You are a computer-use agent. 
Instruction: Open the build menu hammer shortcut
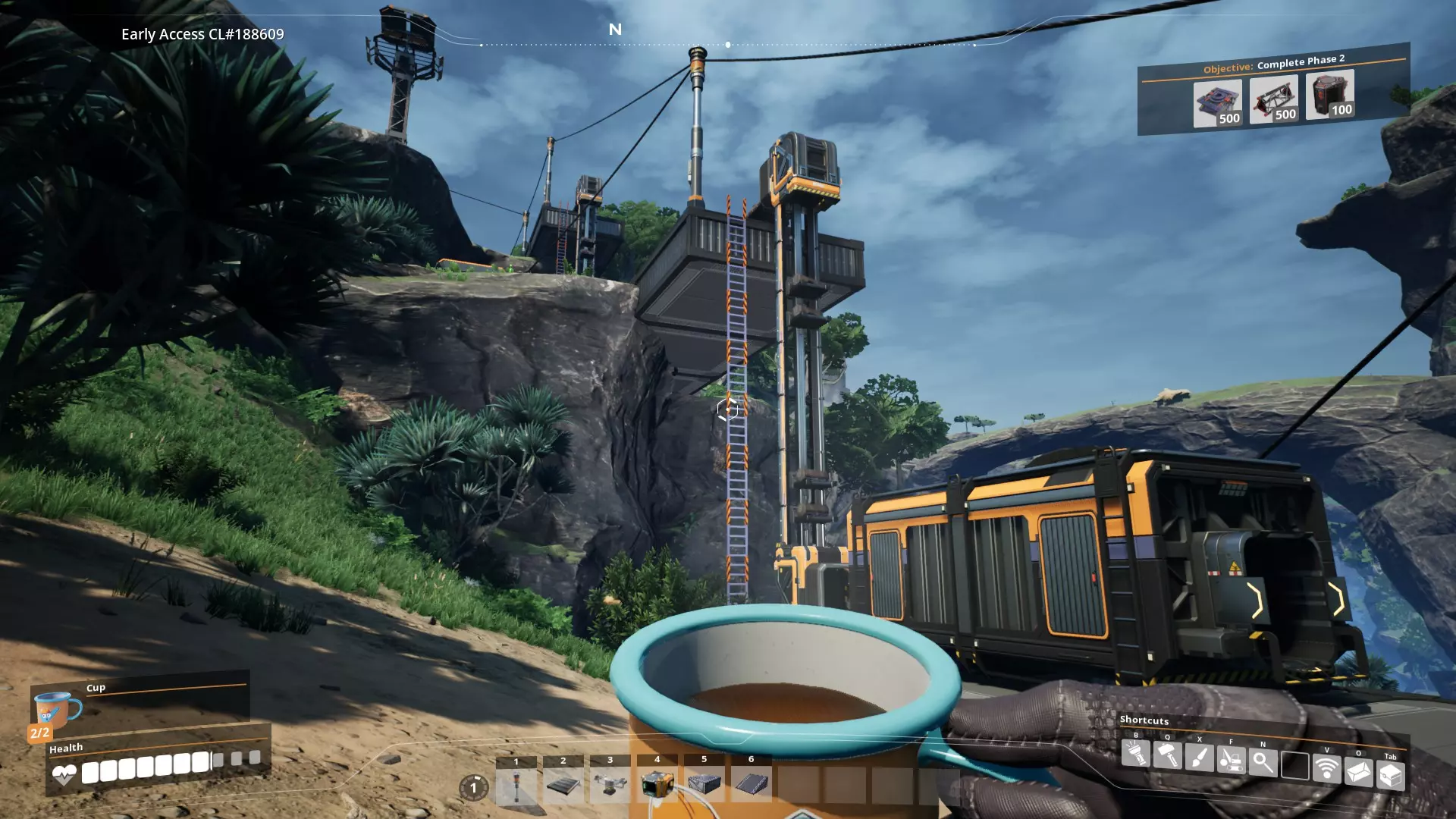[1167, 756]
